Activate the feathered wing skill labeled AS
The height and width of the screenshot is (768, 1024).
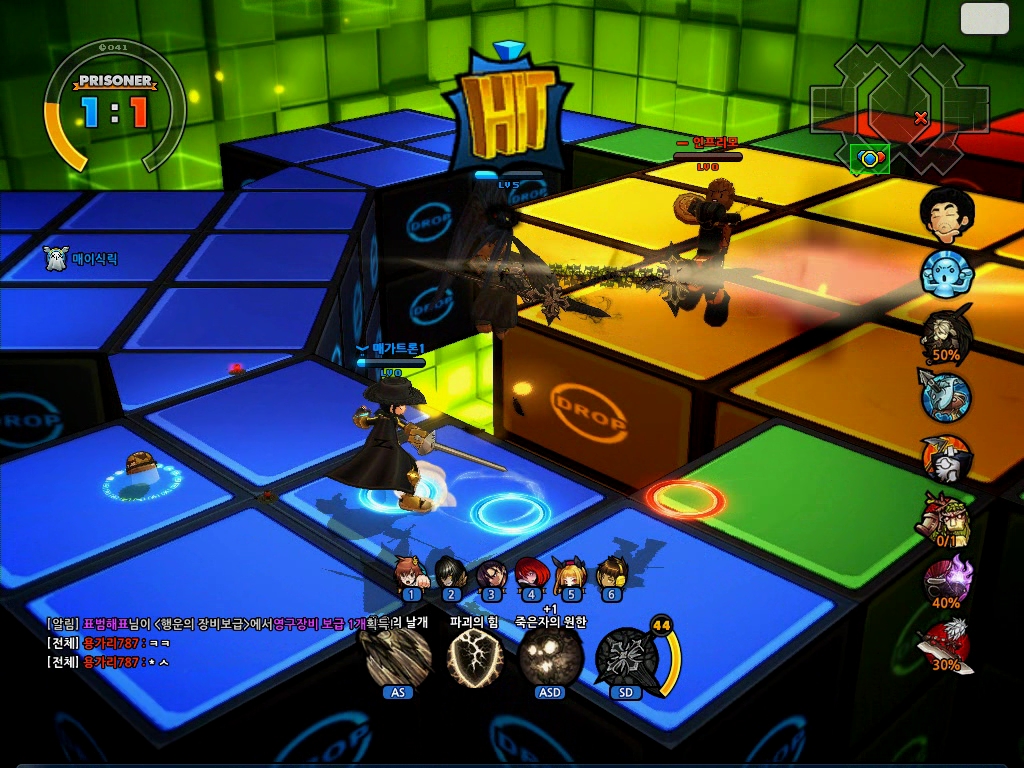[398, 657]
